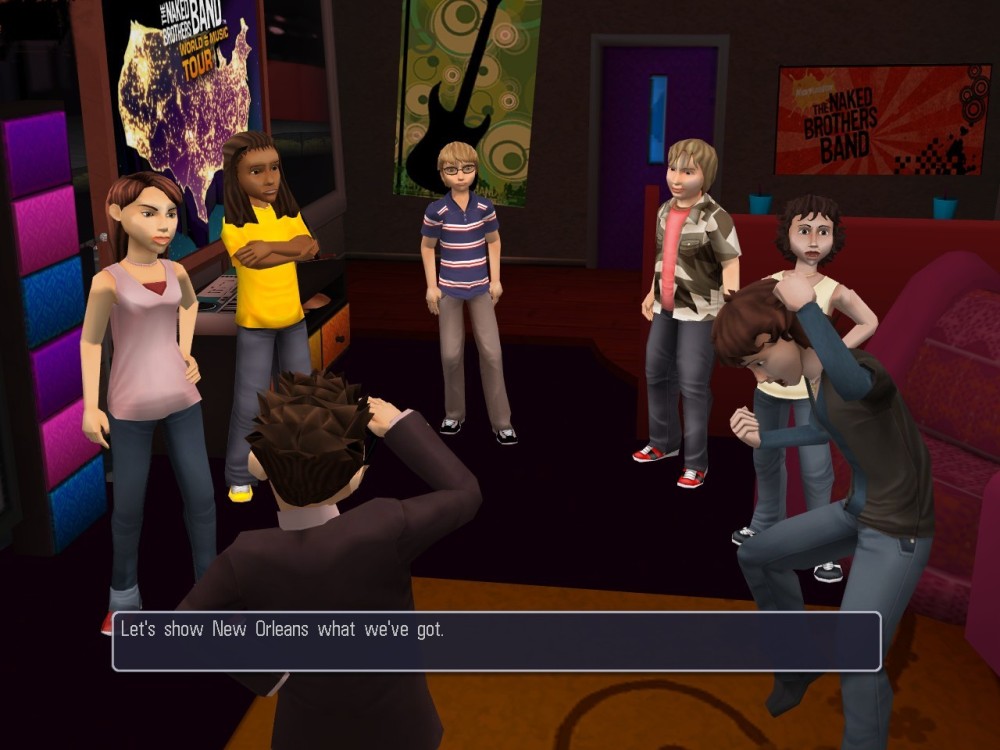This screenshot has height=750, width=1000.
Task: Click the New Orleans dialogue box to continue
Action: (496, 641)
